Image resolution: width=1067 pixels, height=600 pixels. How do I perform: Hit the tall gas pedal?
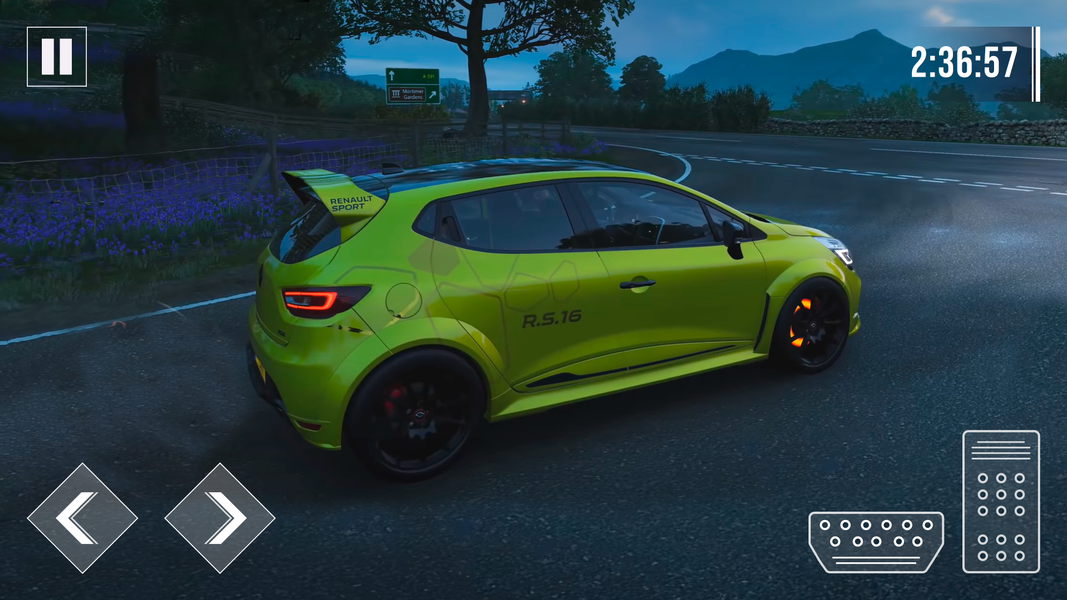pos(1001,501)
